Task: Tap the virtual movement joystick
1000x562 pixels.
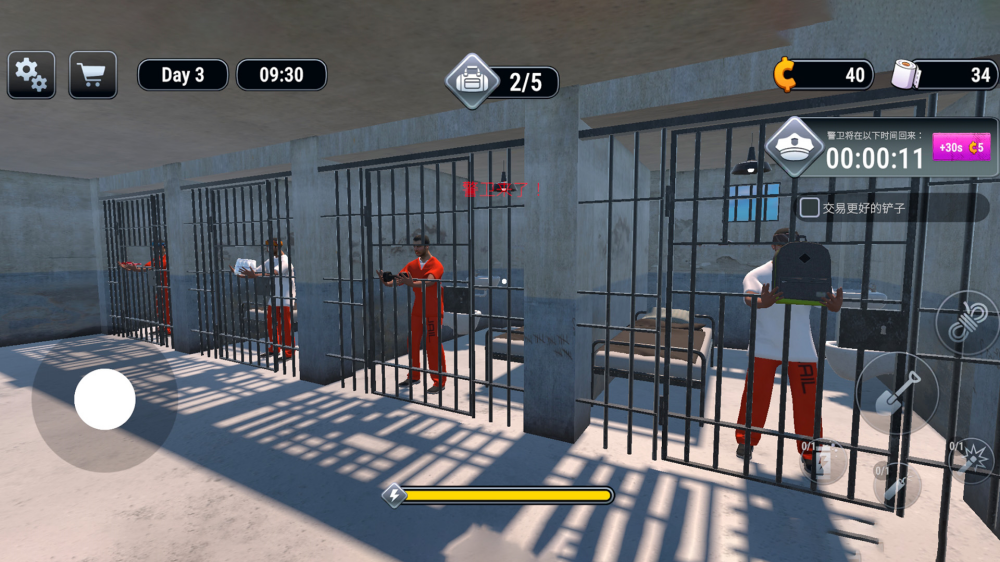Action: click(105, 399)
